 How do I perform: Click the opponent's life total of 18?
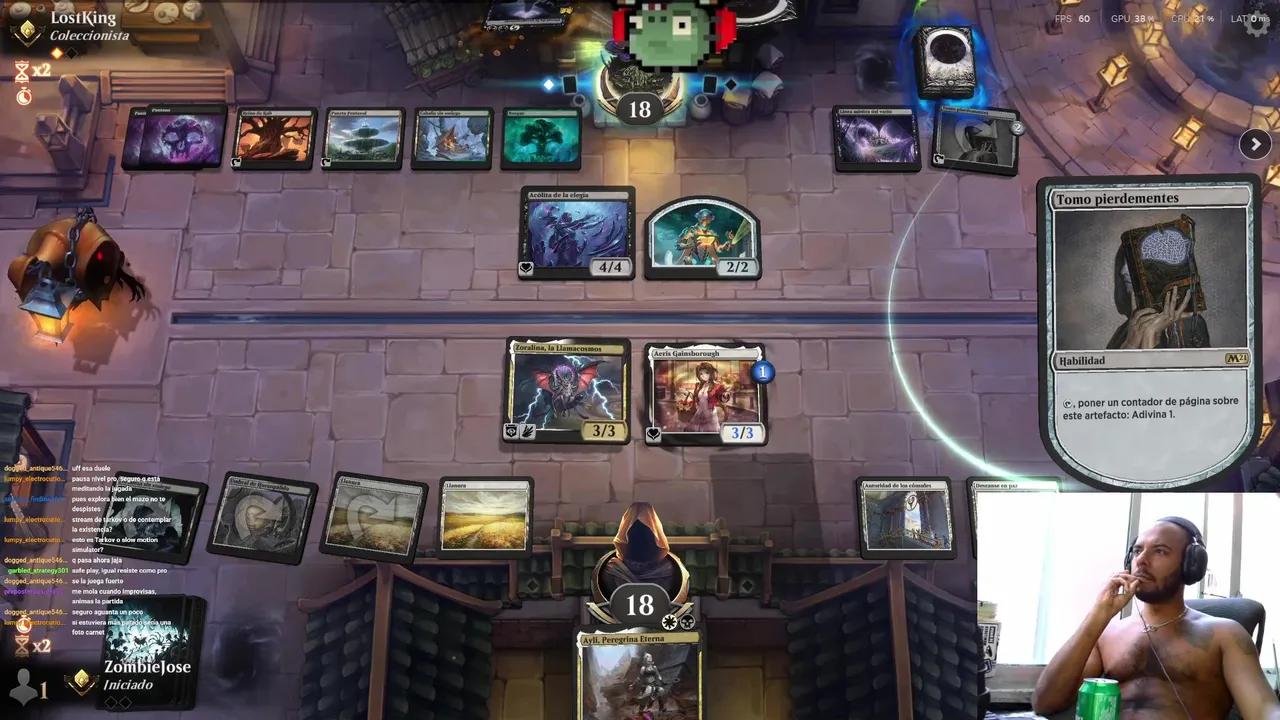click(x=640, y=108)
